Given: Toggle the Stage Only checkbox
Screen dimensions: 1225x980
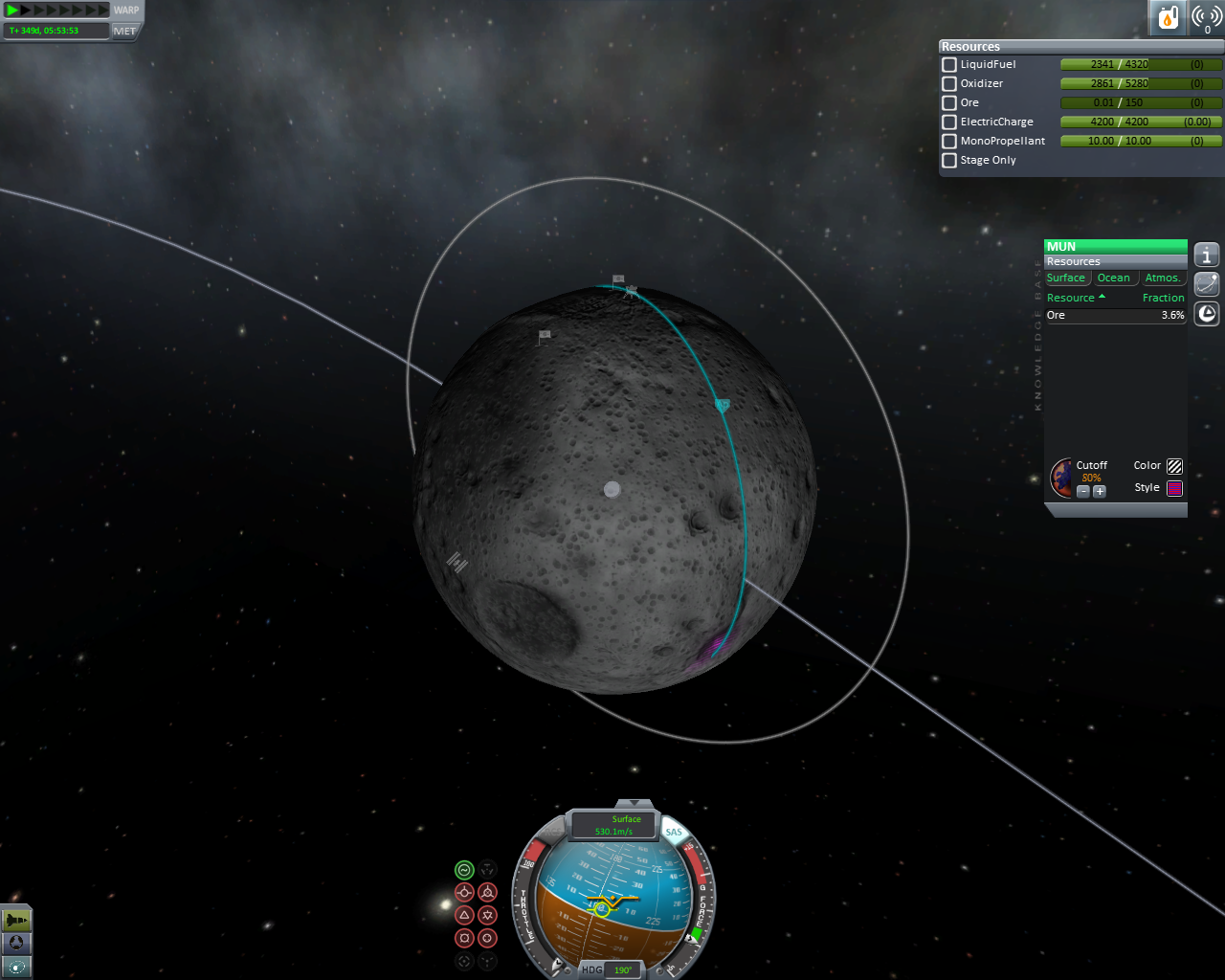Looking at the screenshot, I should 949,160.
